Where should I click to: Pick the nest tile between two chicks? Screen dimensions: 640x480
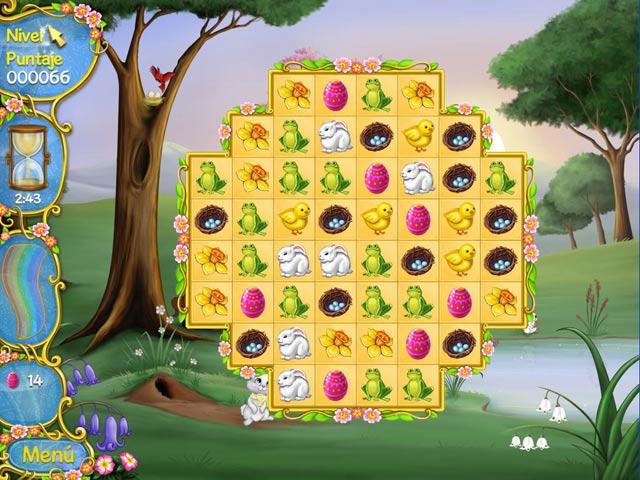(x=334, y=218)
